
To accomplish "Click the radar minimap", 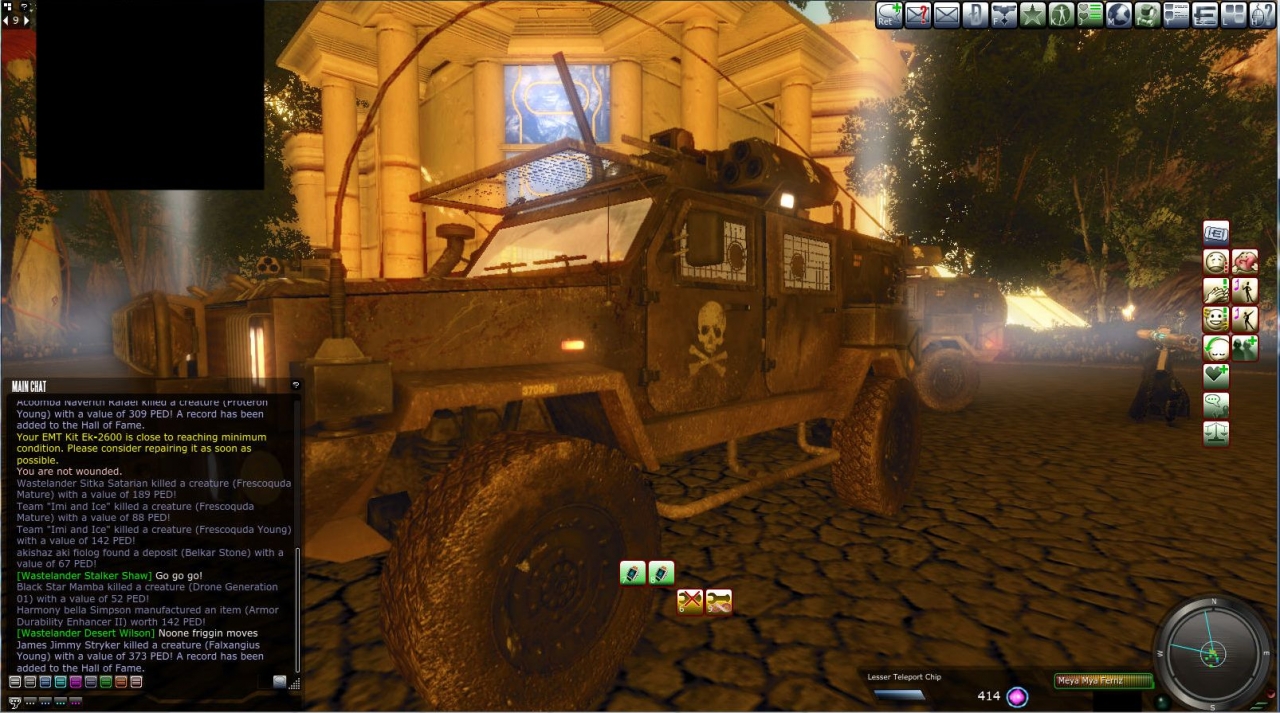I will [1212, 653].
